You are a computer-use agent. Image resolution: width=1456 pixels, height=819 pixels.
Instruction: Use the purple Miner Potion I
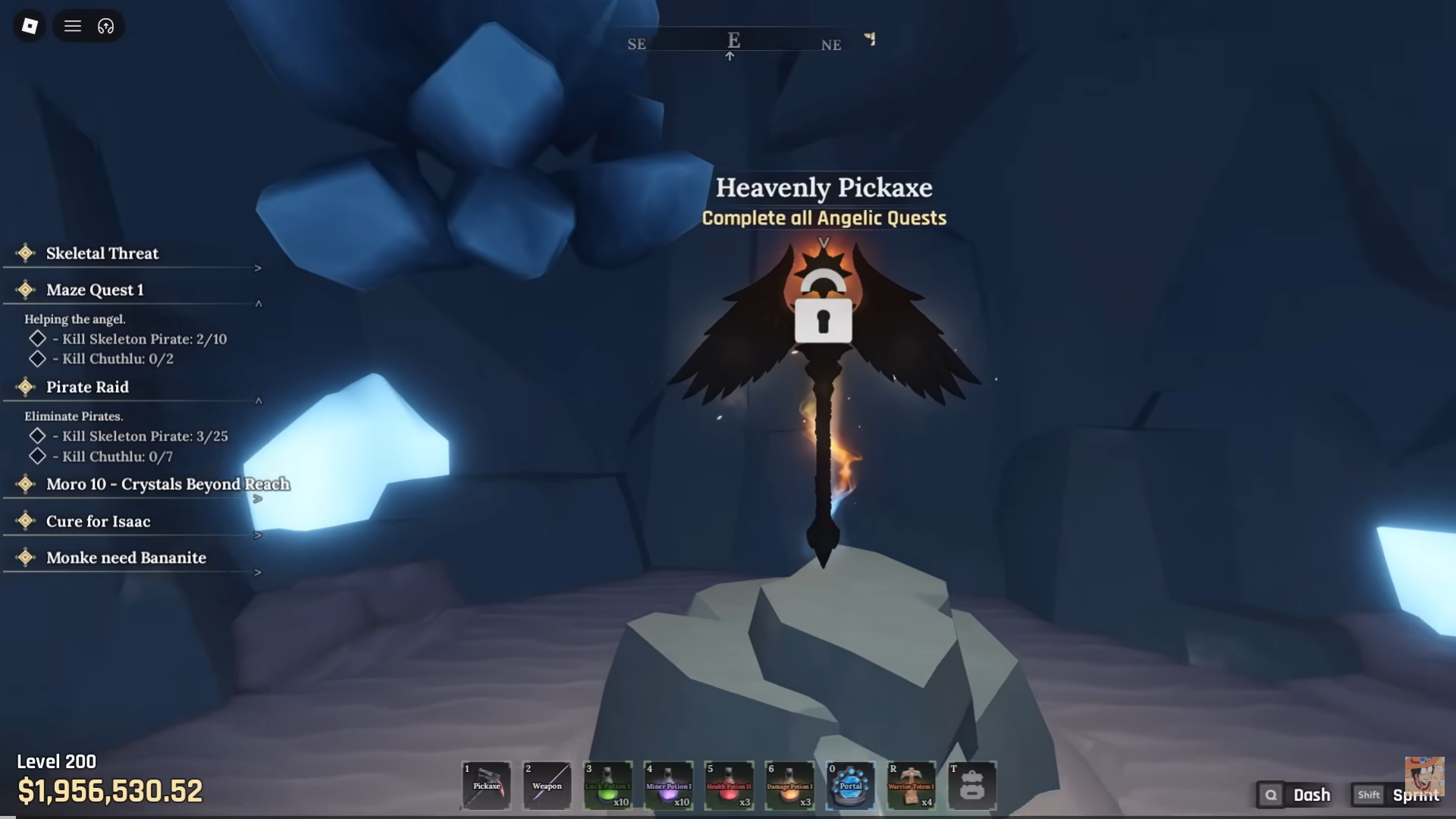(668, 786)
